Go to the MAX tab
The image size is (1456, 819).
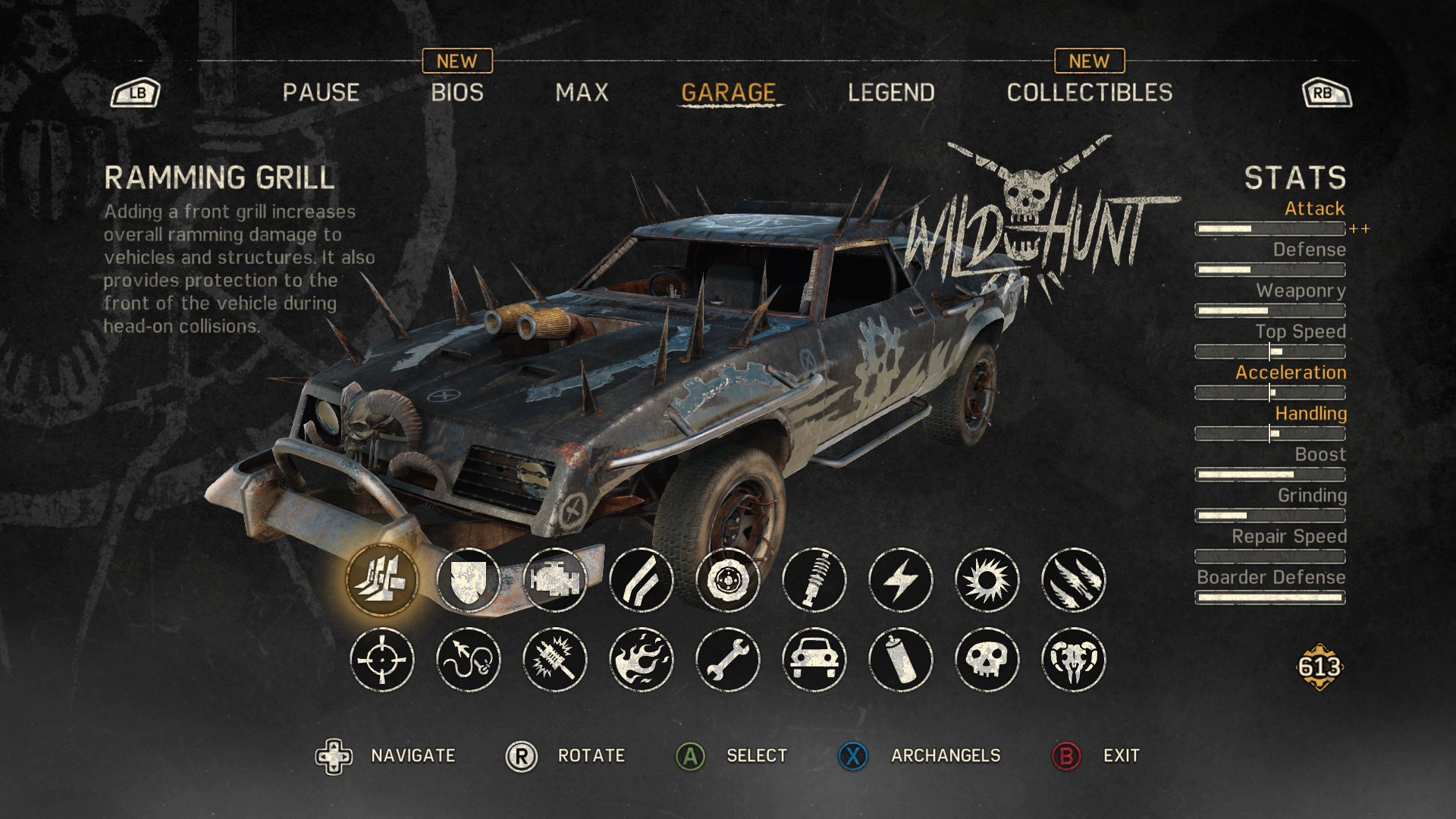pyautogui.click(x=582, y=93)
